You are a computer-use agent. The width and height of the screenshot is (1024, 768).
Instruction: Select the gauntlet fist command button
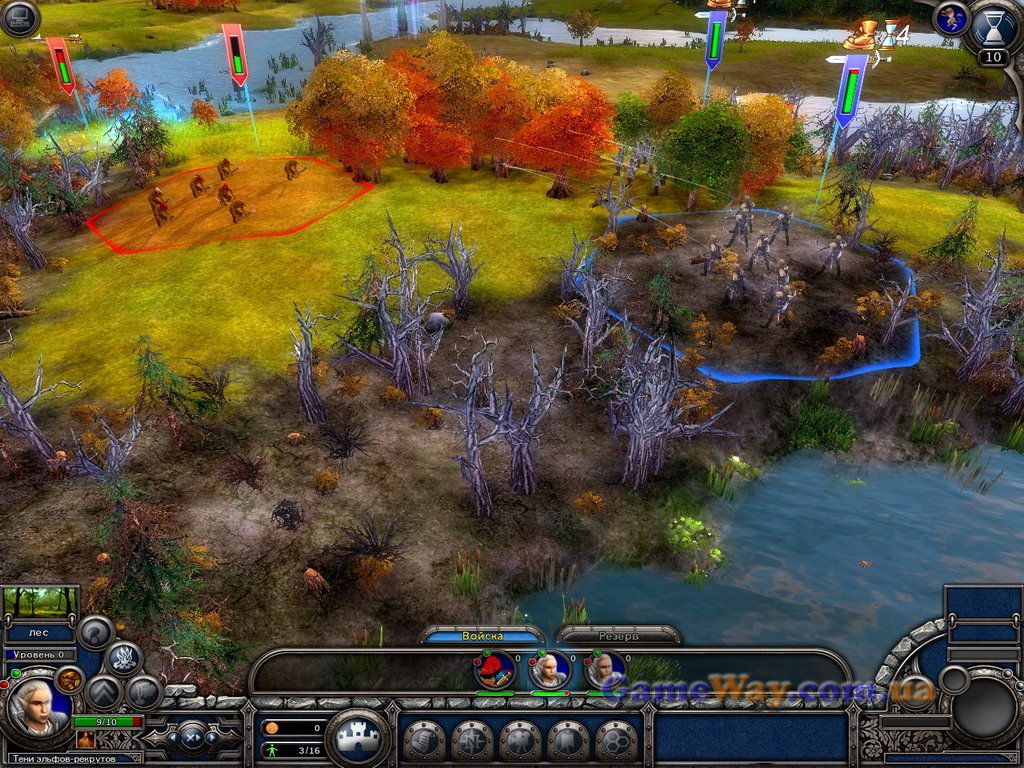(424, 741)
